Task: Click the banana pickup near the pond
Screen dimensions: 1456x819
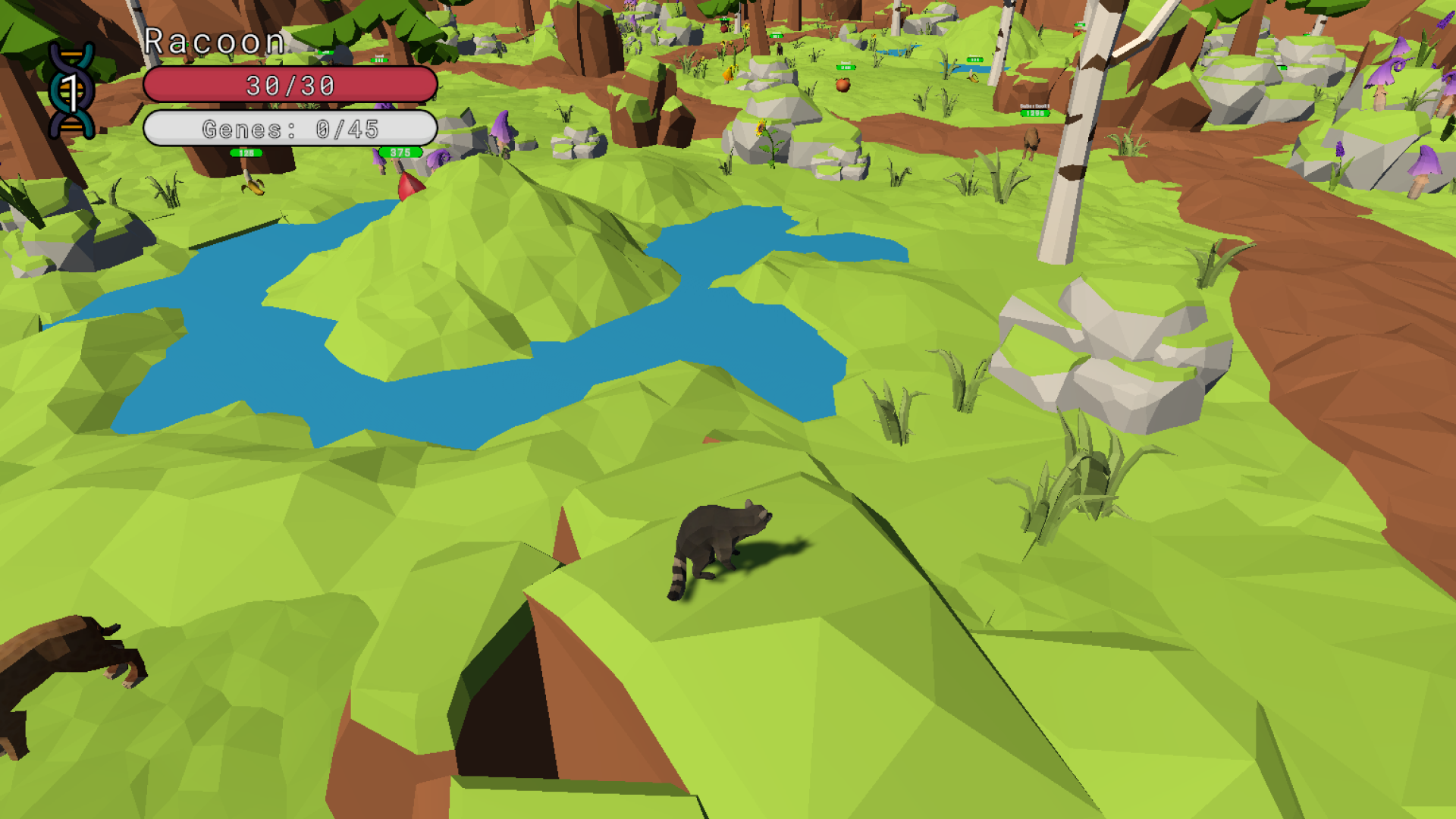Action: [253, 187]
